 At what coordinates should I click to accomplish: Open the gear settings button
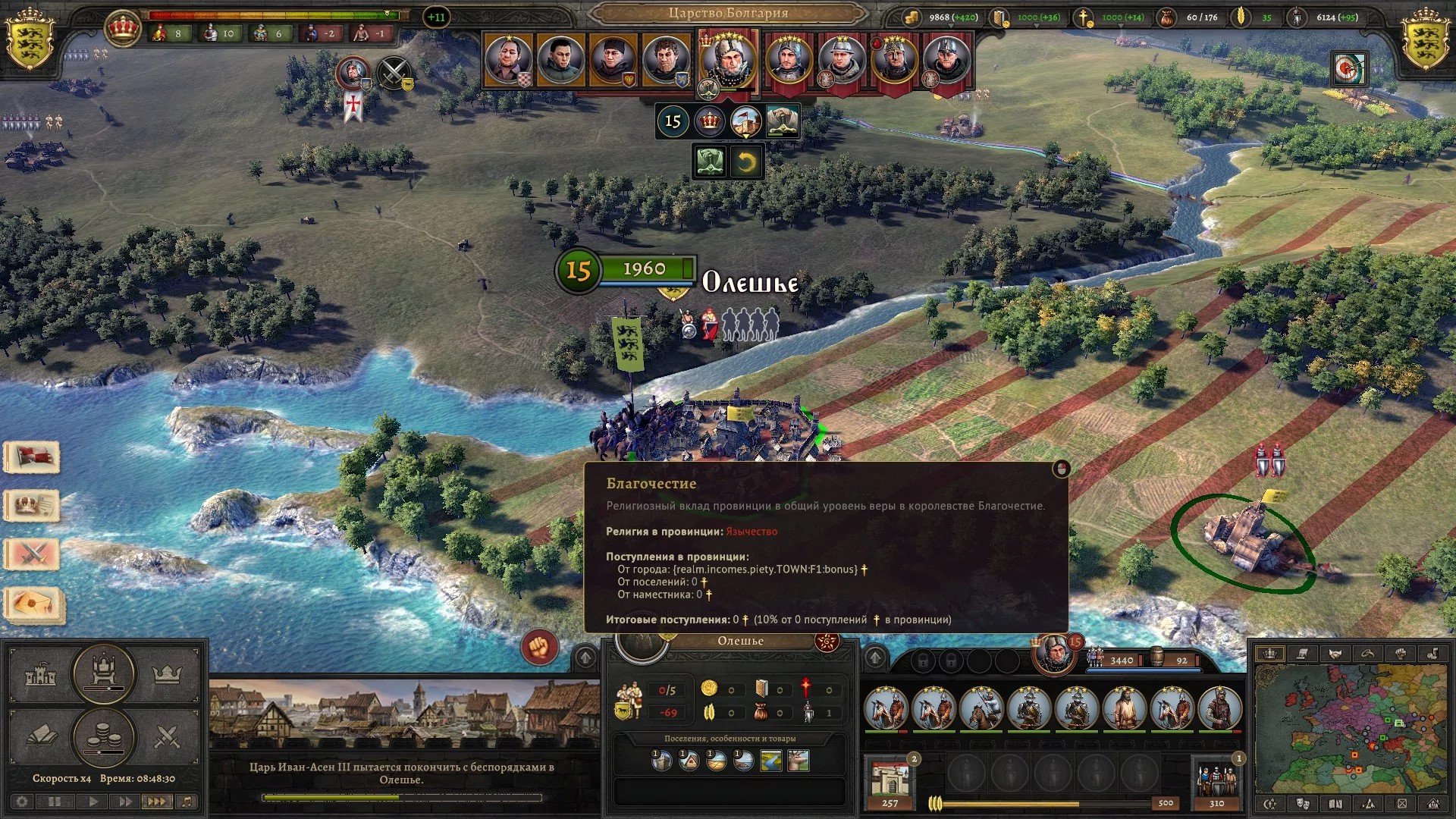click(22, 802)
